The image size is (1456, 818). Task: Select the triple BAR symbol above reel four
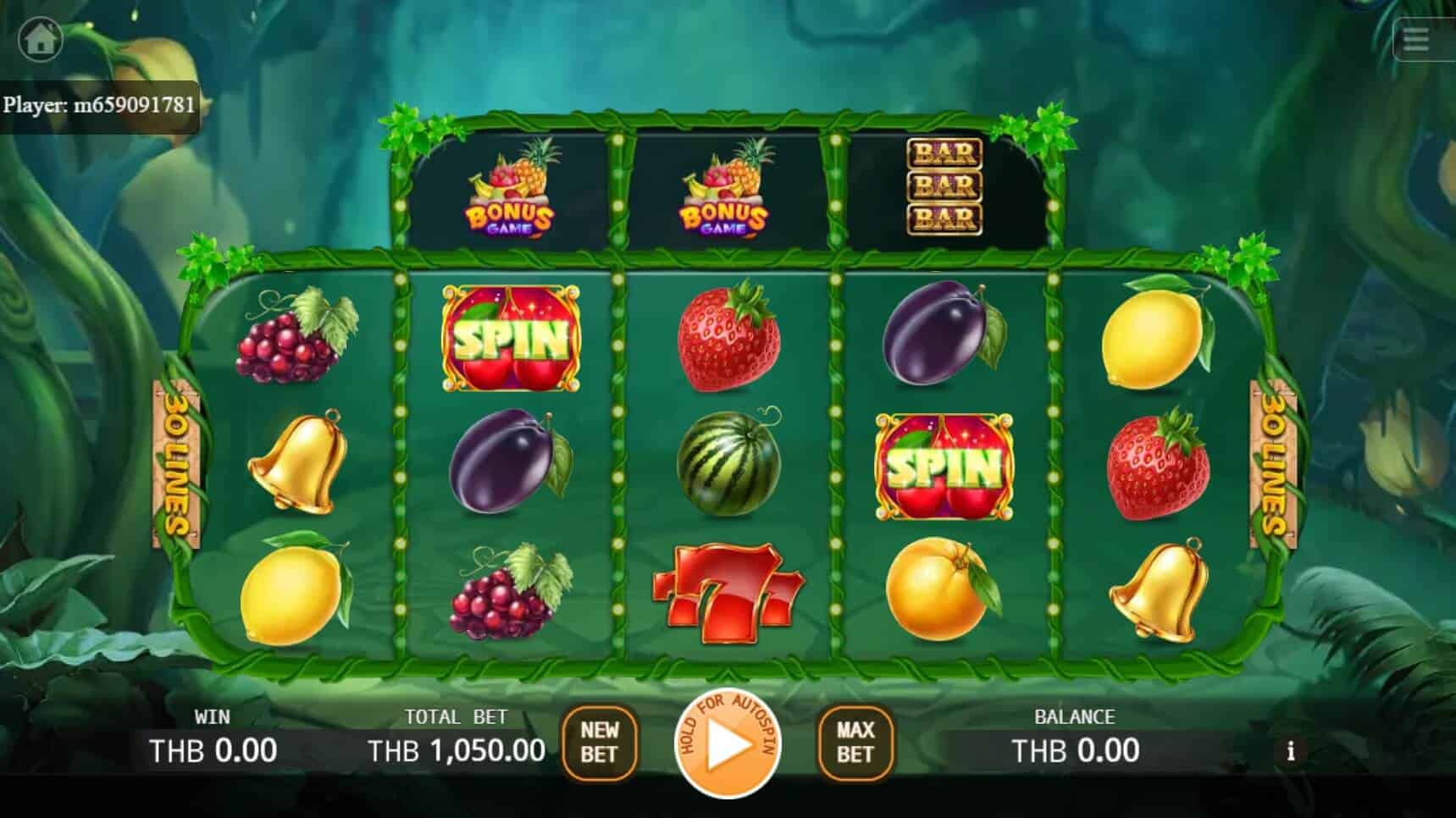(x=944, y=188)
